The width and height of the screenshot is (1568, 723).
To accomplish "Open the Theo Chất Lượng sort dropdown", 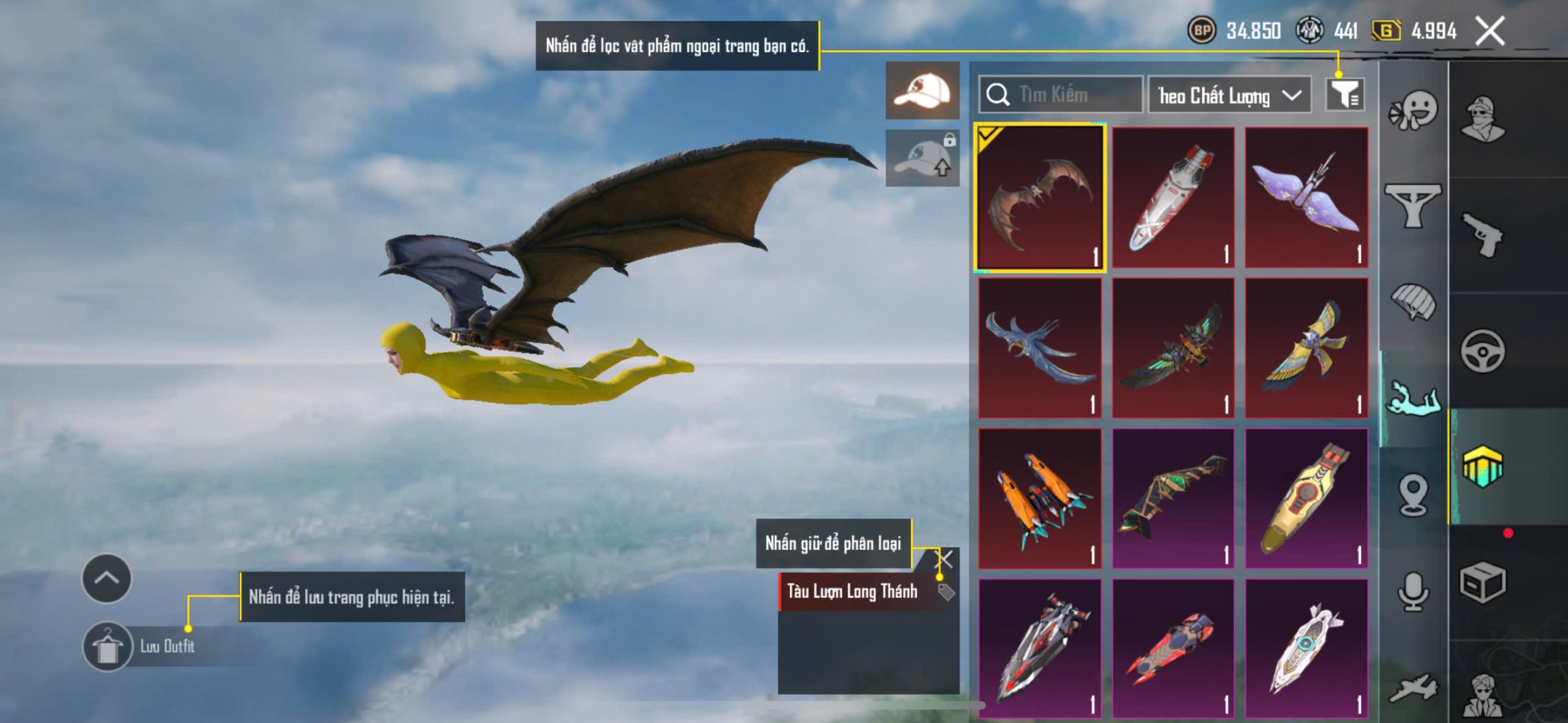I will (x=1229, y=96).
